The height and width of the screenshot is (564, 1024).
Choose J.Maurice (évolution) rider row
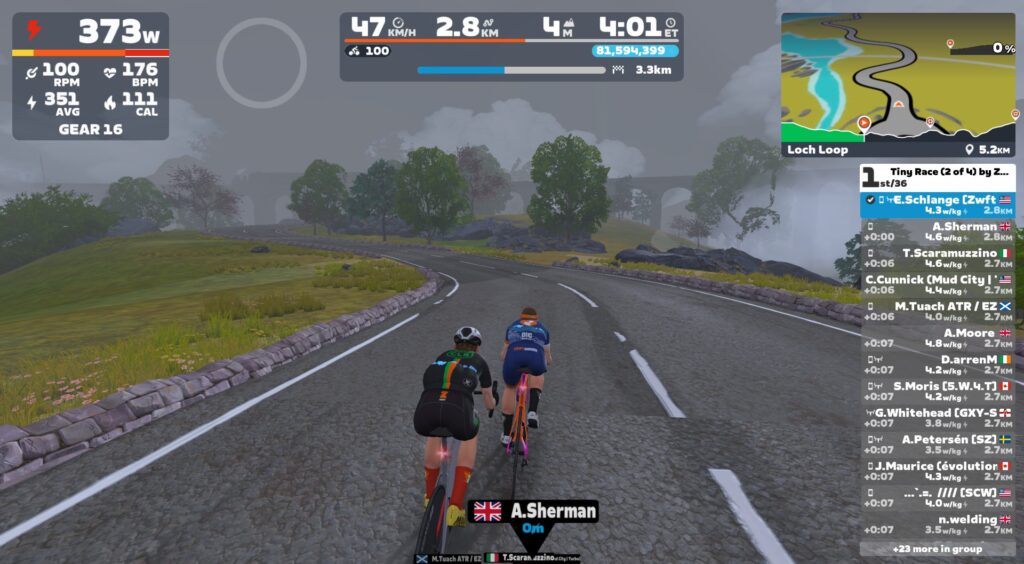pyautogui.click(x=937, y=471)
